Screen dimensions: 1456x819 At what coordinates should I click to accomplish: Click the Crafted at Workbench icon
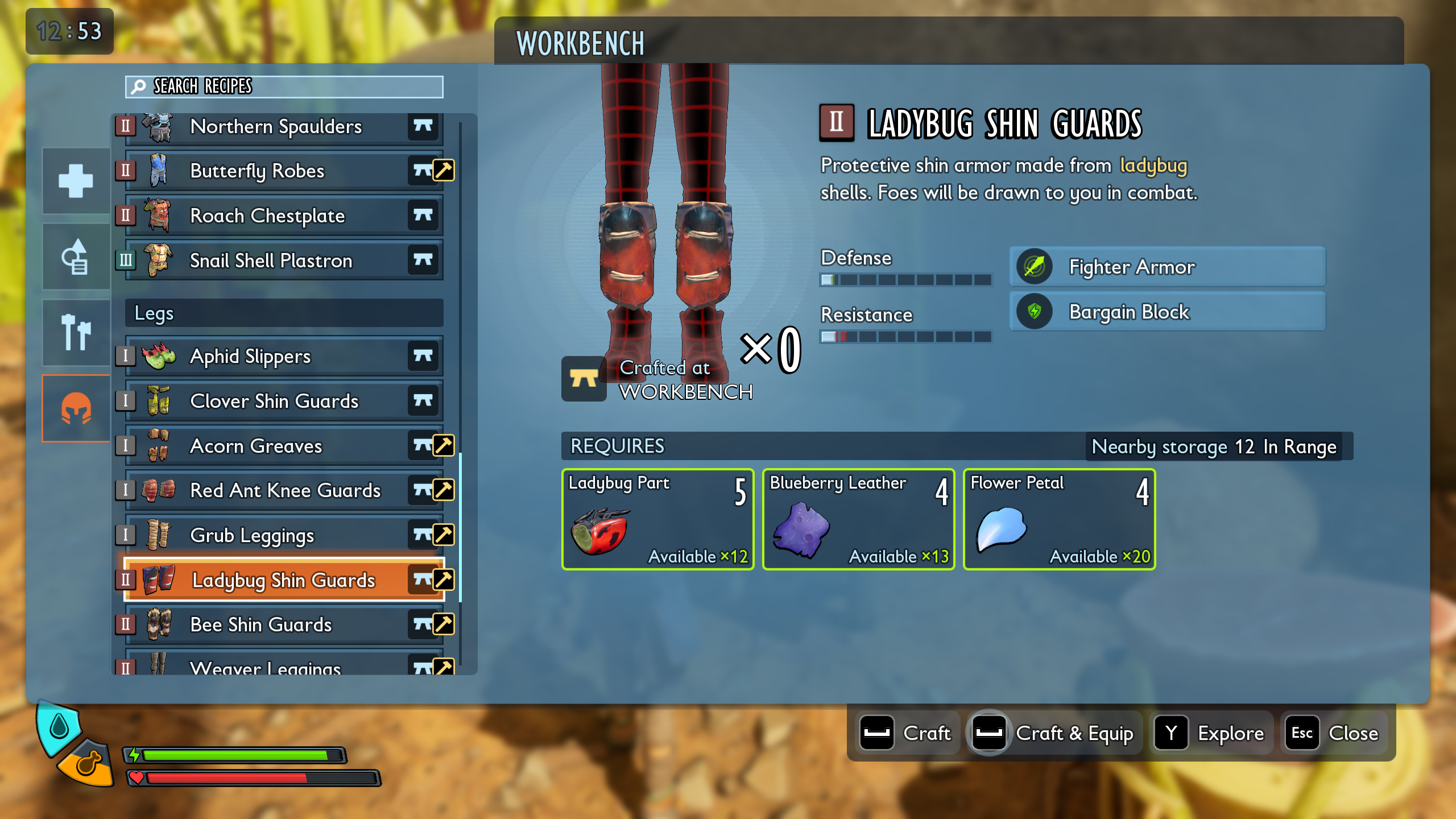(x=583, y=380)
